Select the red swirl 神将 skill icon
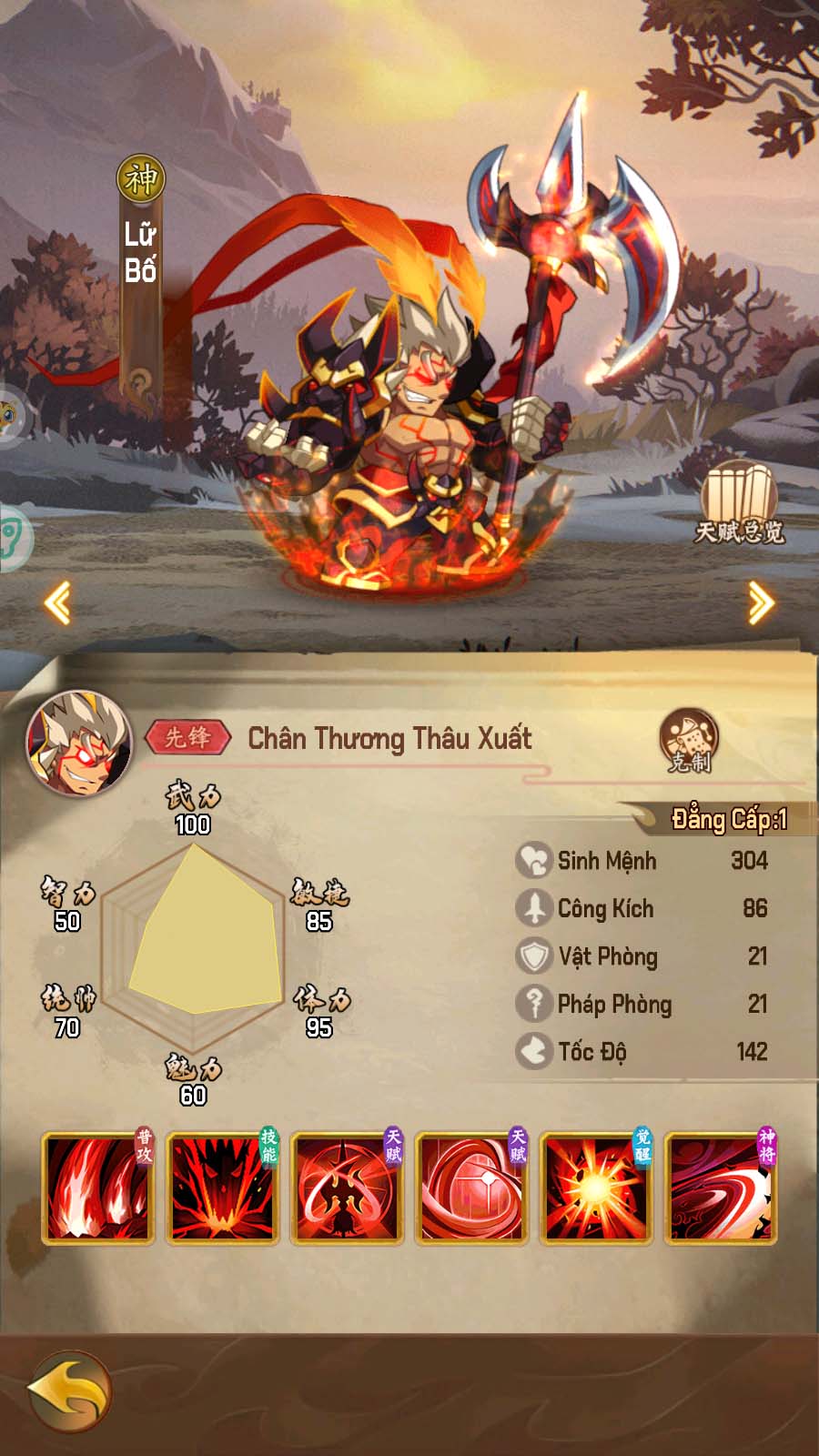Screen dimensions: 819x1456 click(x=721, y=1188)
